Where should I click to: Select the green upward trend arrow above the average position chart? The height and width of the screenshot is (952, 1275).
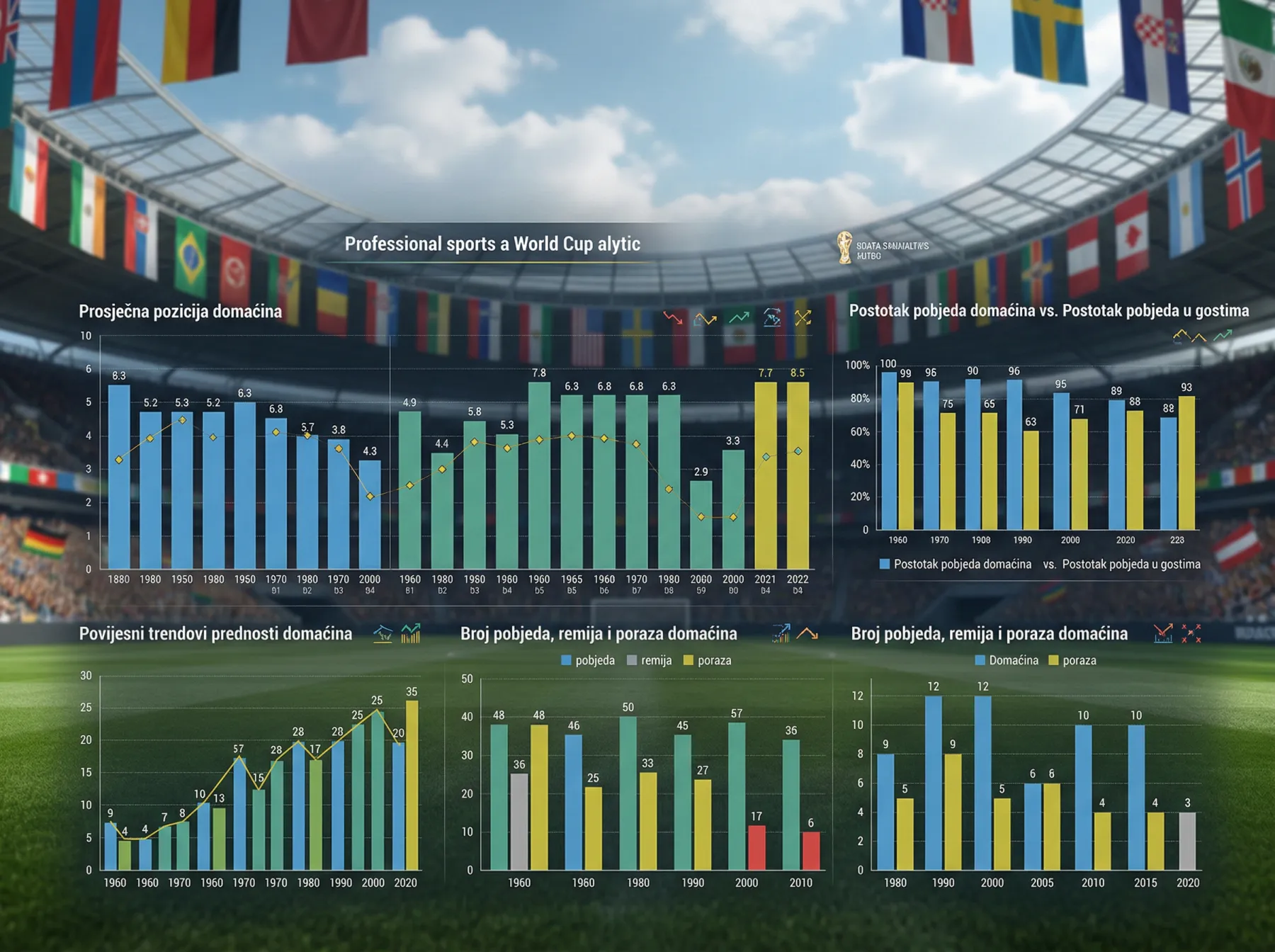coord(739,318)
